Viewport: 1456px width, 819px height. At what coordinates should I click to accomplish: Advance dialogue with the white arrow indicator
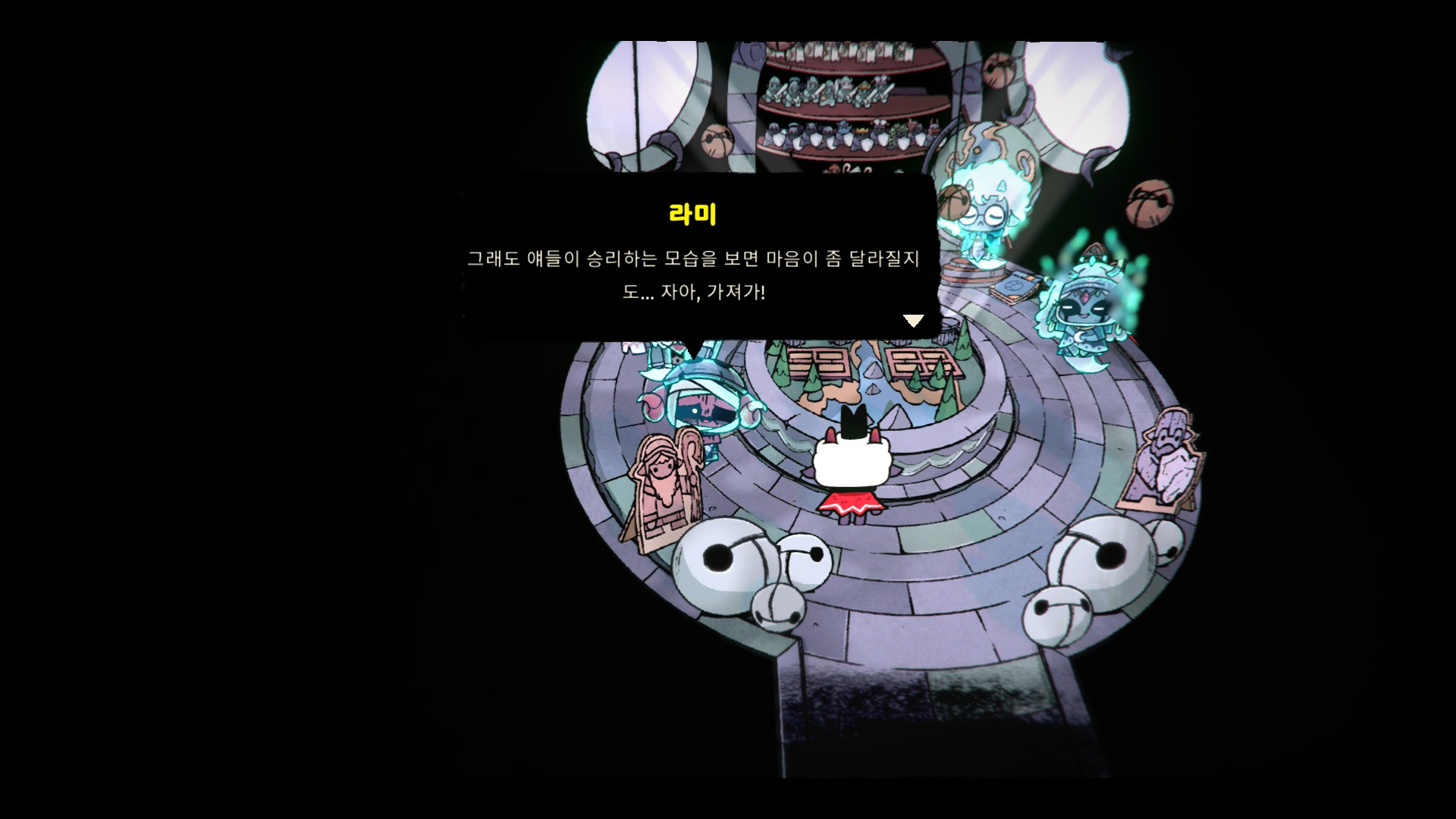click(913, 321)
